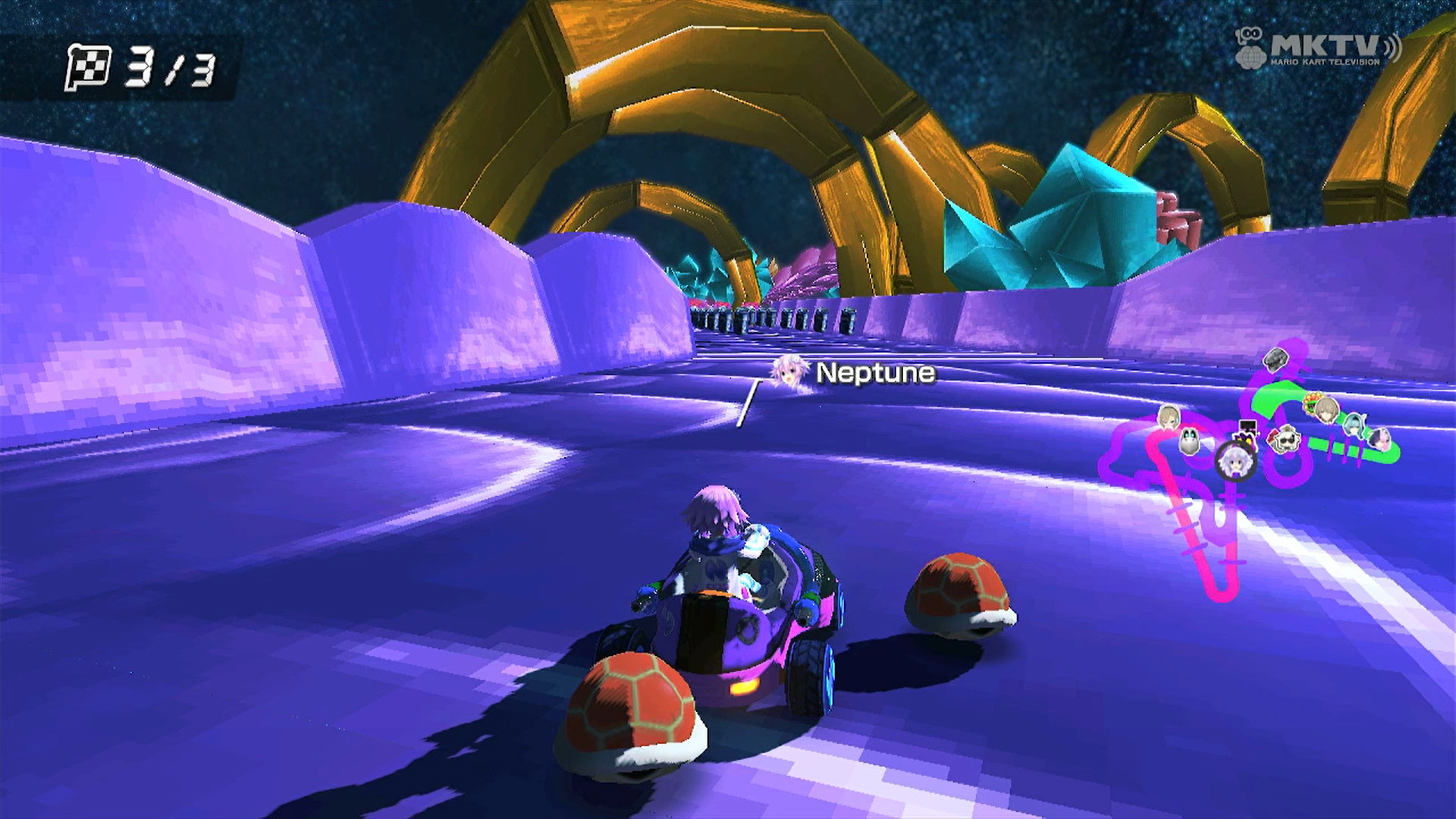The image size is (1456, 819).
Task: Select the blue-haired racer portrait on the minimap
Action: 1355,426
